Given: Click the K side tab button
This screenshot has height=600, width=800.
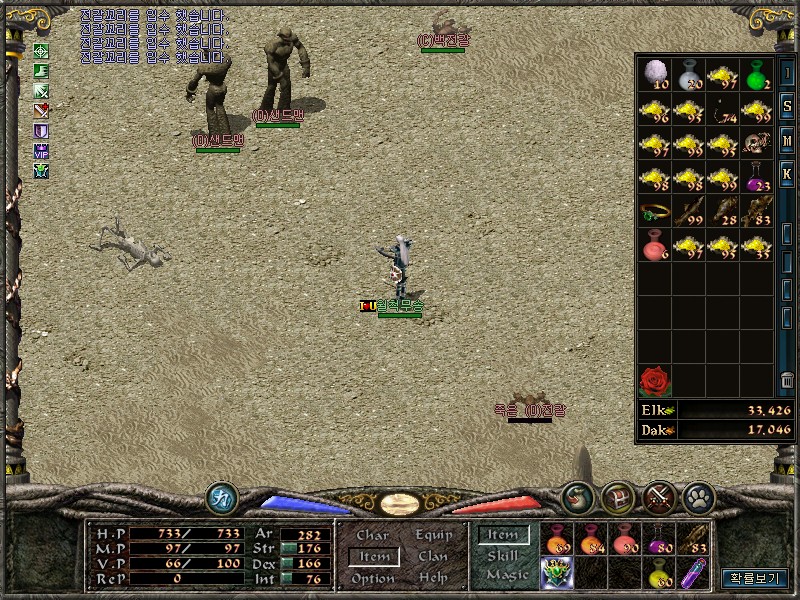Looking at the screenshot, I should (787, 173).
